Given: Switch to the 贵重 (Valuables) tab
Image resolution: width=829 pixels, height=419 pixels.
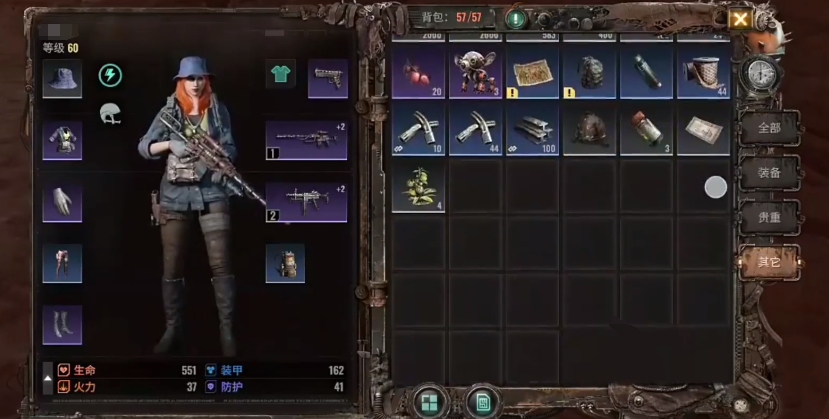Looking at the screenshot, I should coord(768,217).
